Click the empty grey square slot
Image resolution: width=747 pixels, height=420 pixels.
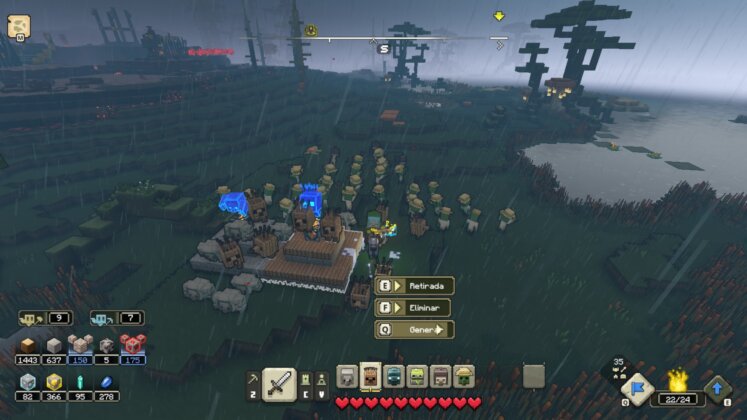pos(533,376)
